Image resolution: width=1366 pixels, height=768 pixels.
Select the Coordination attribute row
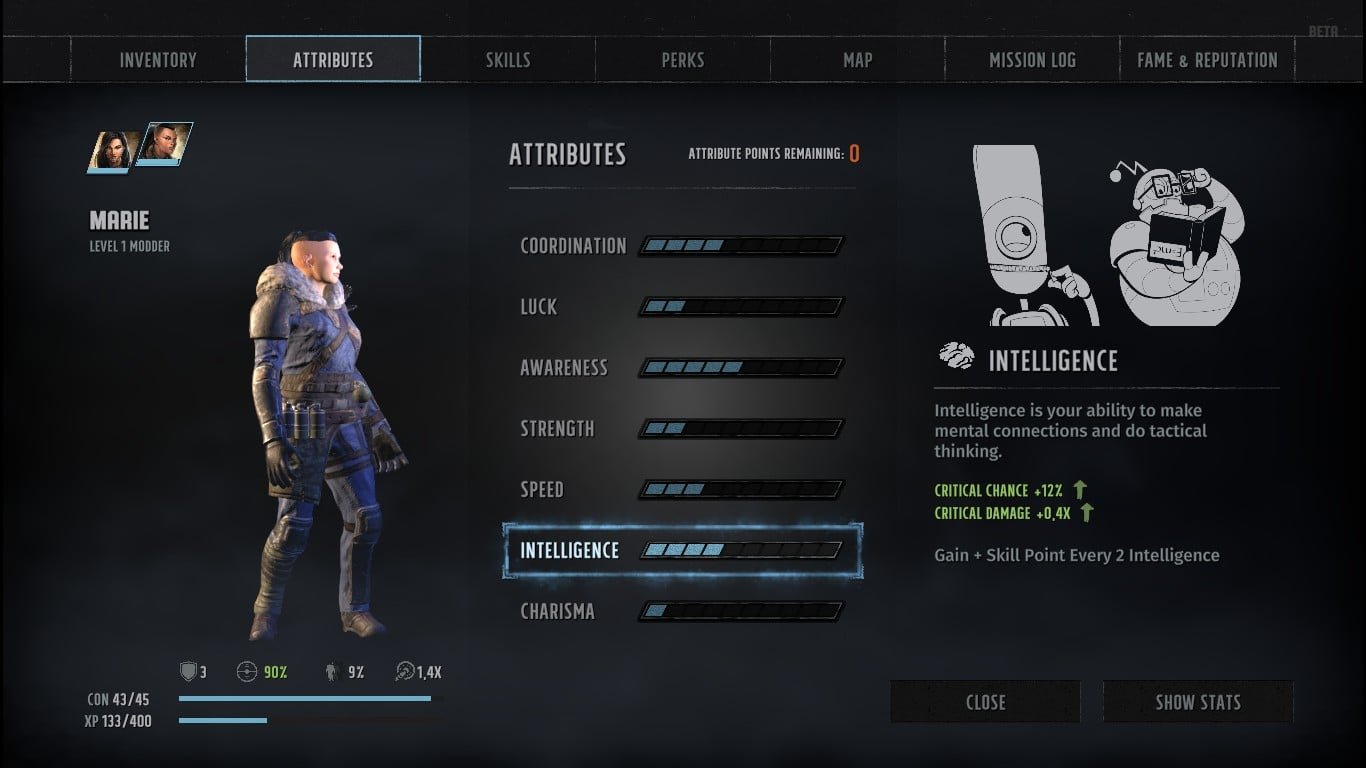[x=682, y=246]
